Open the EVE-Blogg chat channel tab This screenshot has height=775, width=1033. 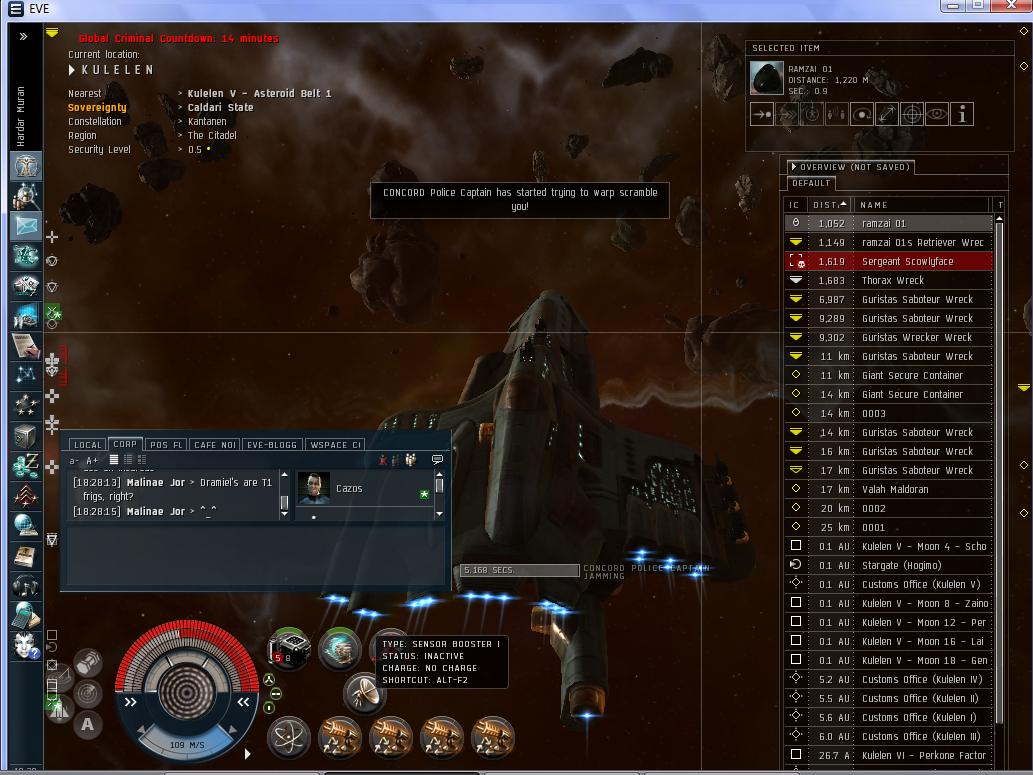coord(273,445)
